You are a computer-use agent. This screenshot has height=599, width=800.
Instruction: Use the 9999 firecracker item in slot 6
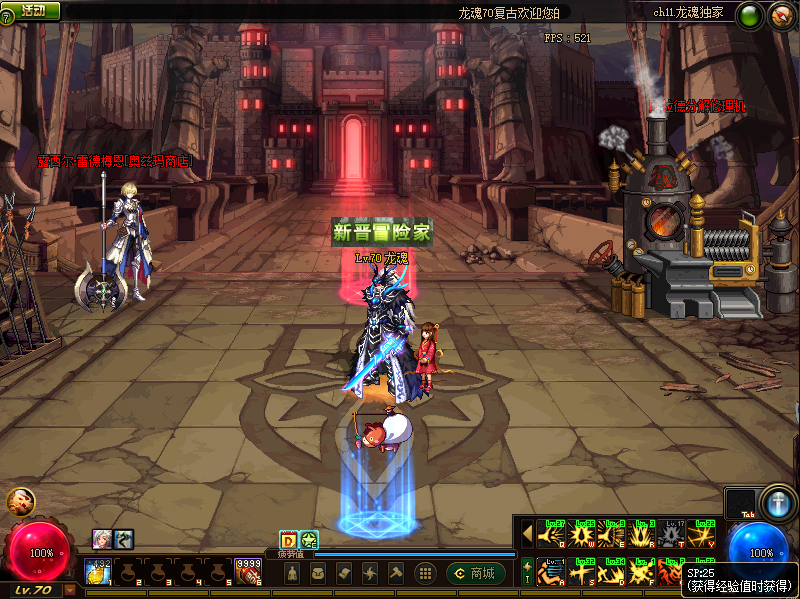coord(248,573)
